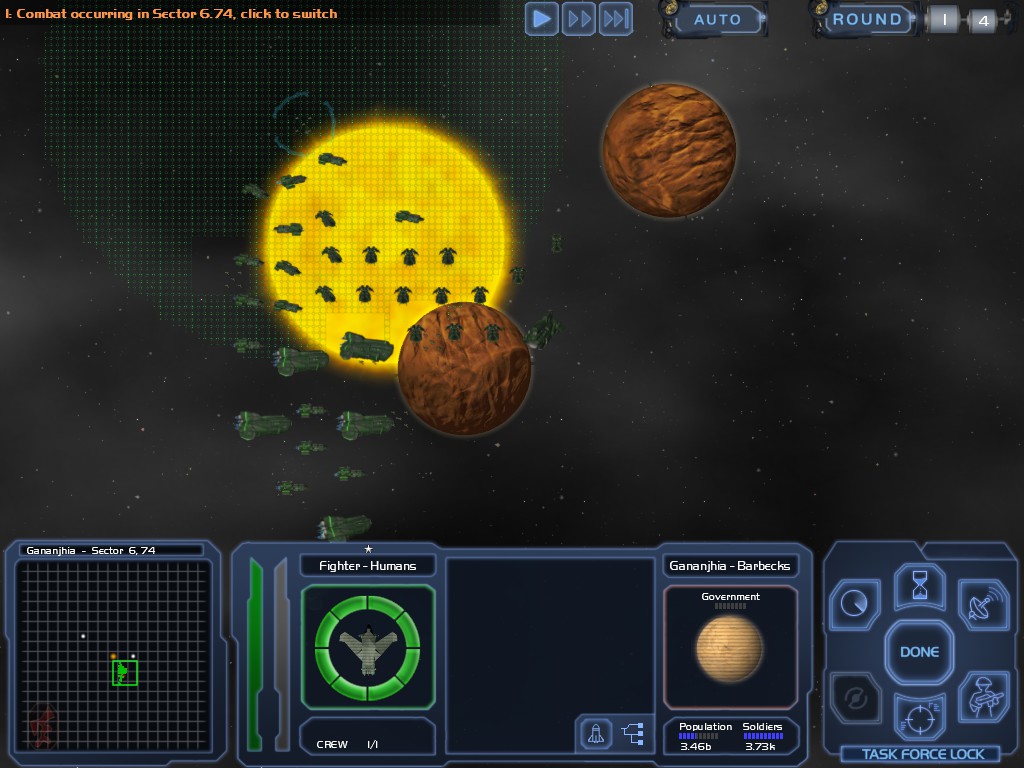Viewport: 1024px width, 768px height.
Task: Click the hourglass wait icon
Action: (x=919, y=586)
